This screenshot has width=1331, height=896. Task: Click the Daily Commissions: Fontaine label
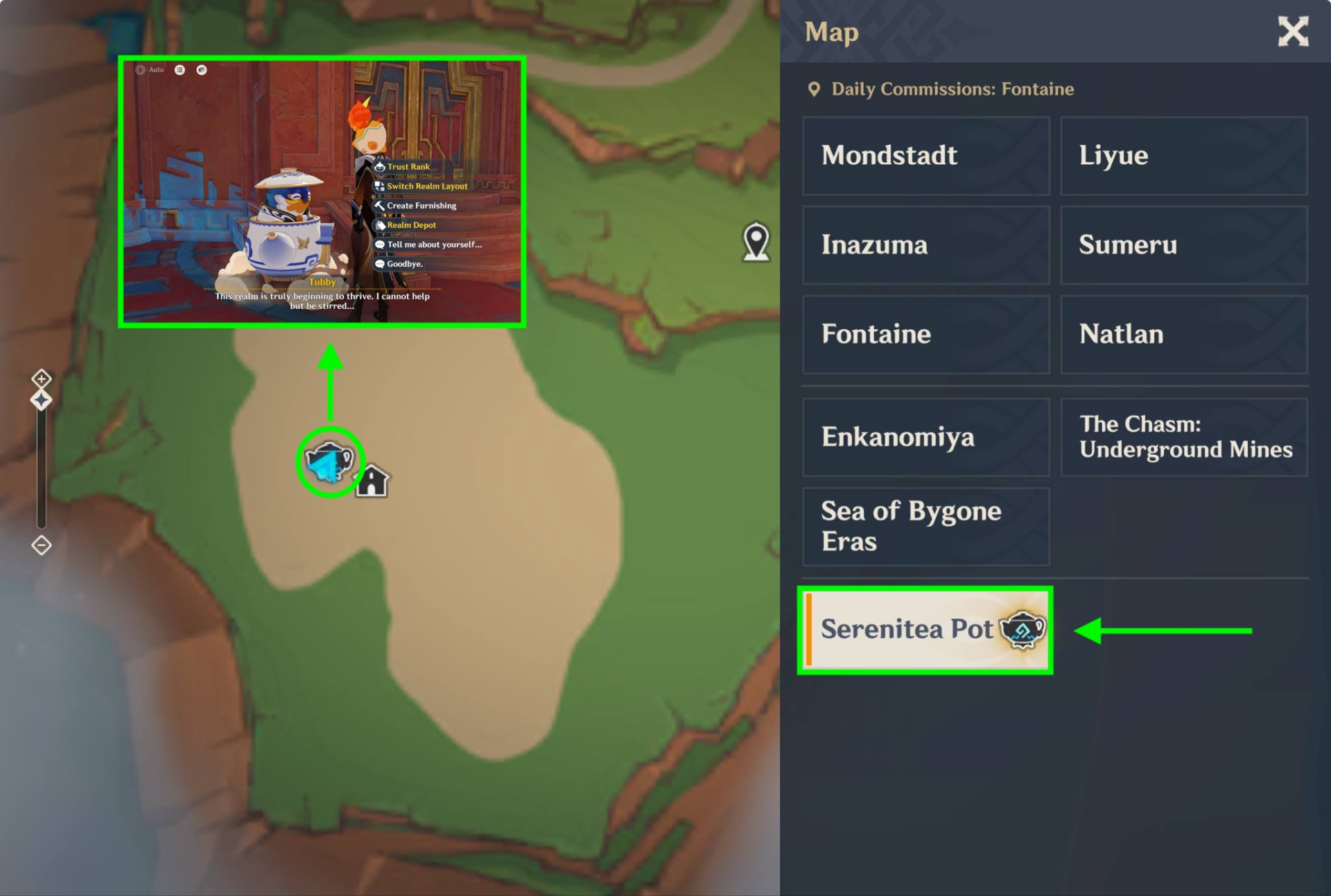(952, 89)
